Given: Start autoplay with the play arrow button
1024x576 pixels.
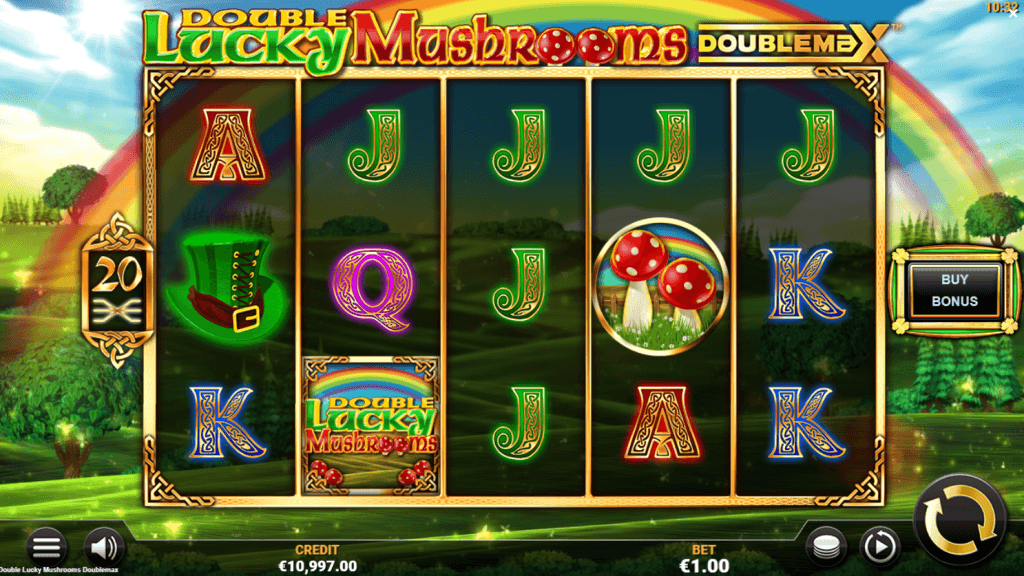Looking at the screenshot, I should [880, 546].
